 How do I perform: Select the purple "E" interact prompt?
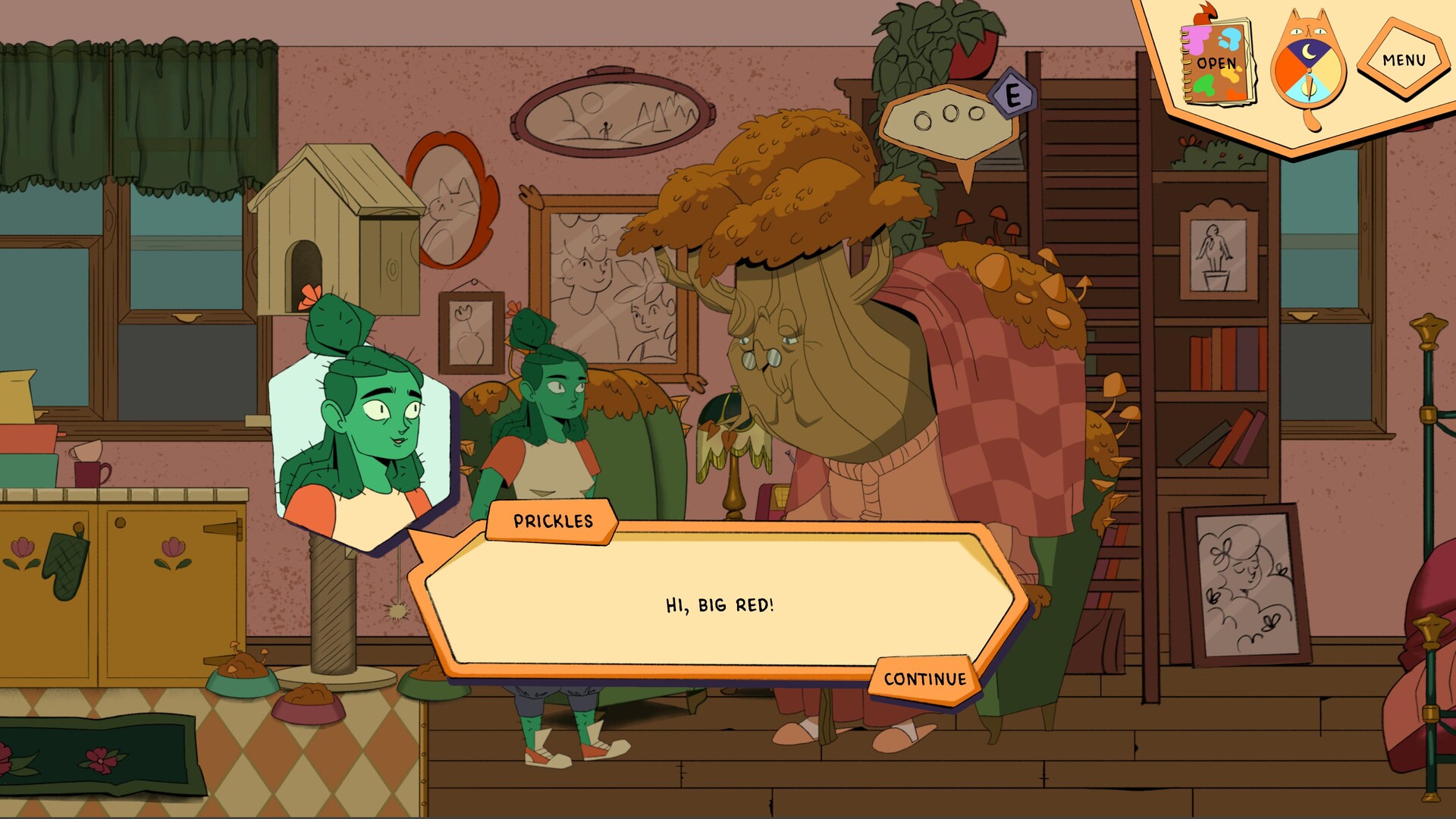(1014, 94)
